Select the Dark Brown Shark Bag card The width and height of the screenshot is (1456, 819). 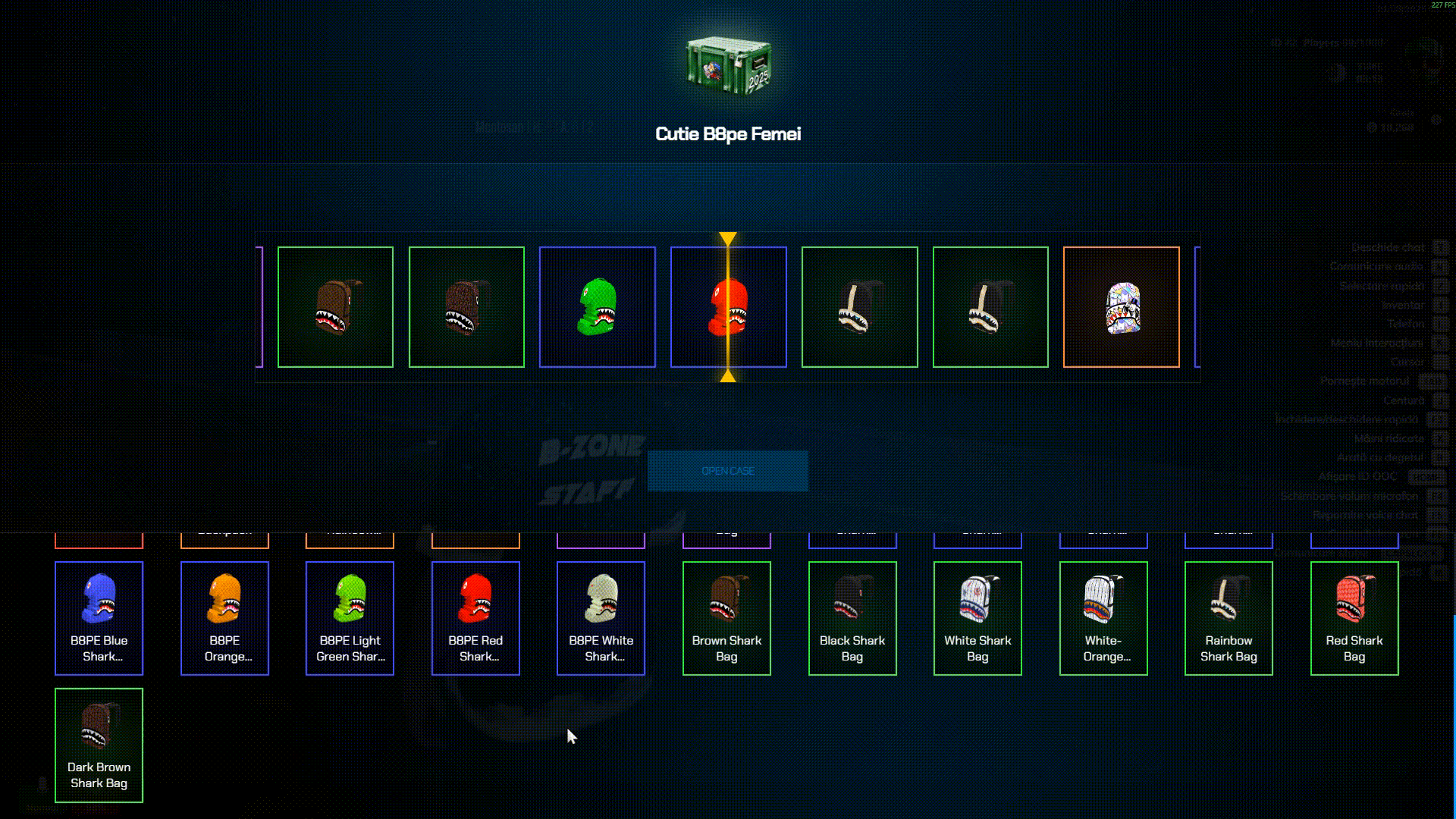[99, 745]
